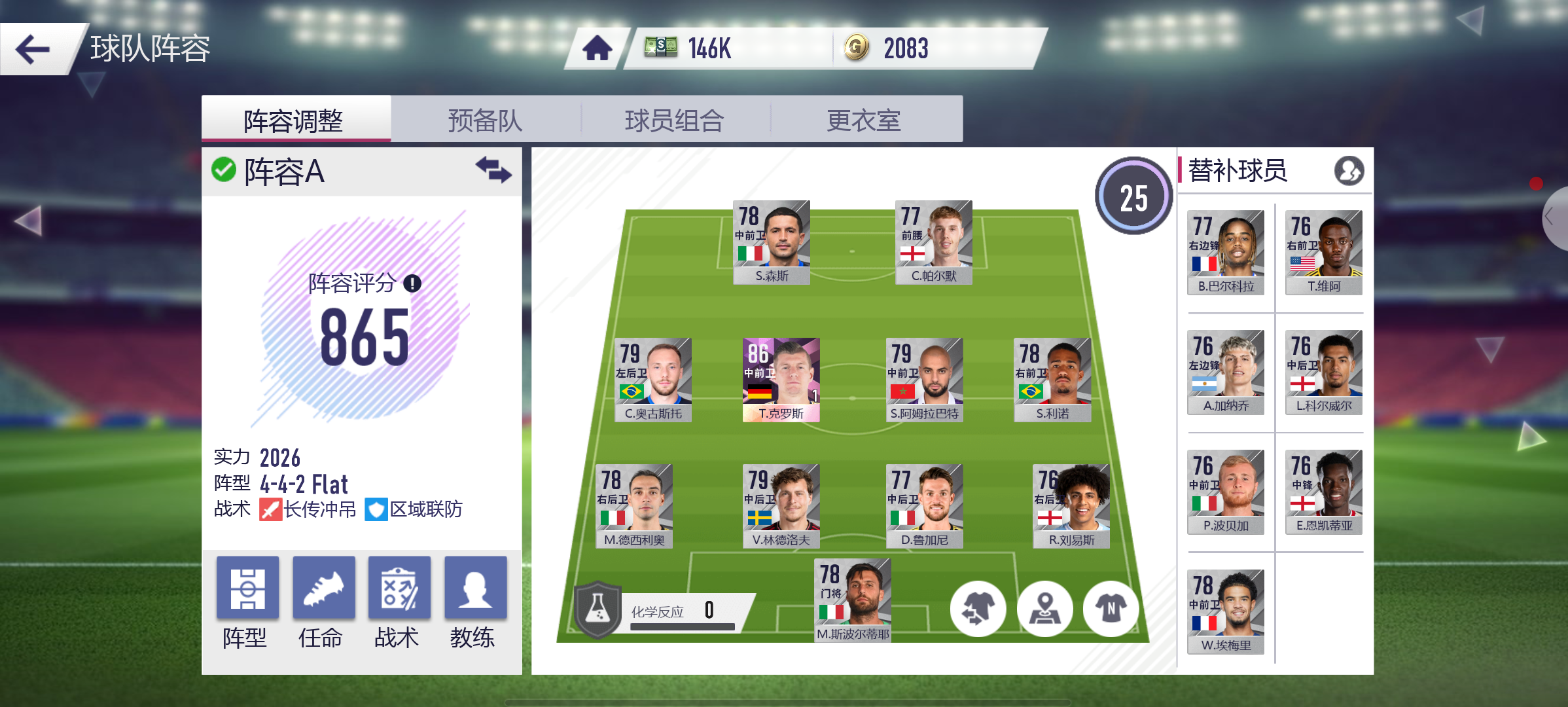Select striker S.森斯 card
Viewport: 1568px width, 707px height.
tap(772, 242)
